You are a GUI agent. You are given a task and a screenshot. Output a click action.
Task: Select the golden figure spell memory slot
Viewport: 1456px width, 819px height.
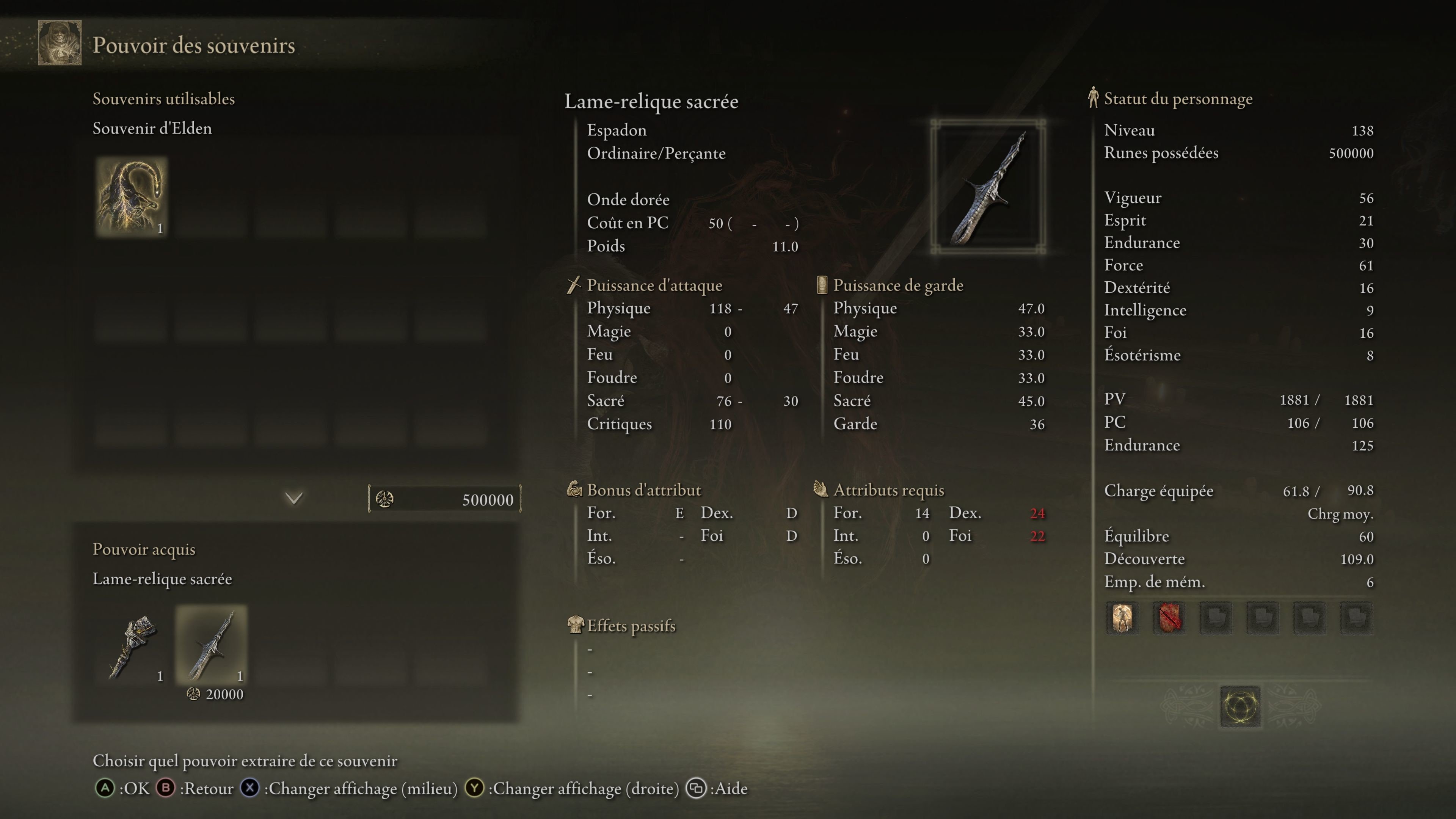[x=1122, y=617]
